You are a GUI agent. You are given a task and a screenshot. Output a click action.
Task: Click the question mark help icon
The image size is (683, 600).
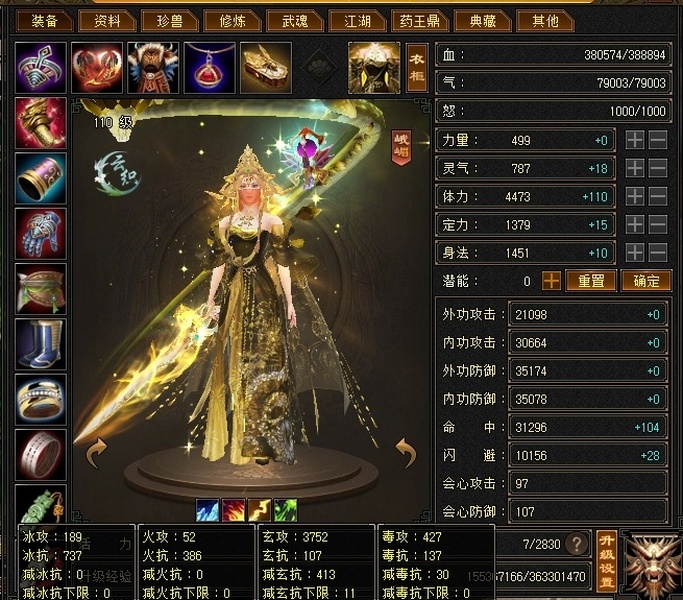pos(576,544)
